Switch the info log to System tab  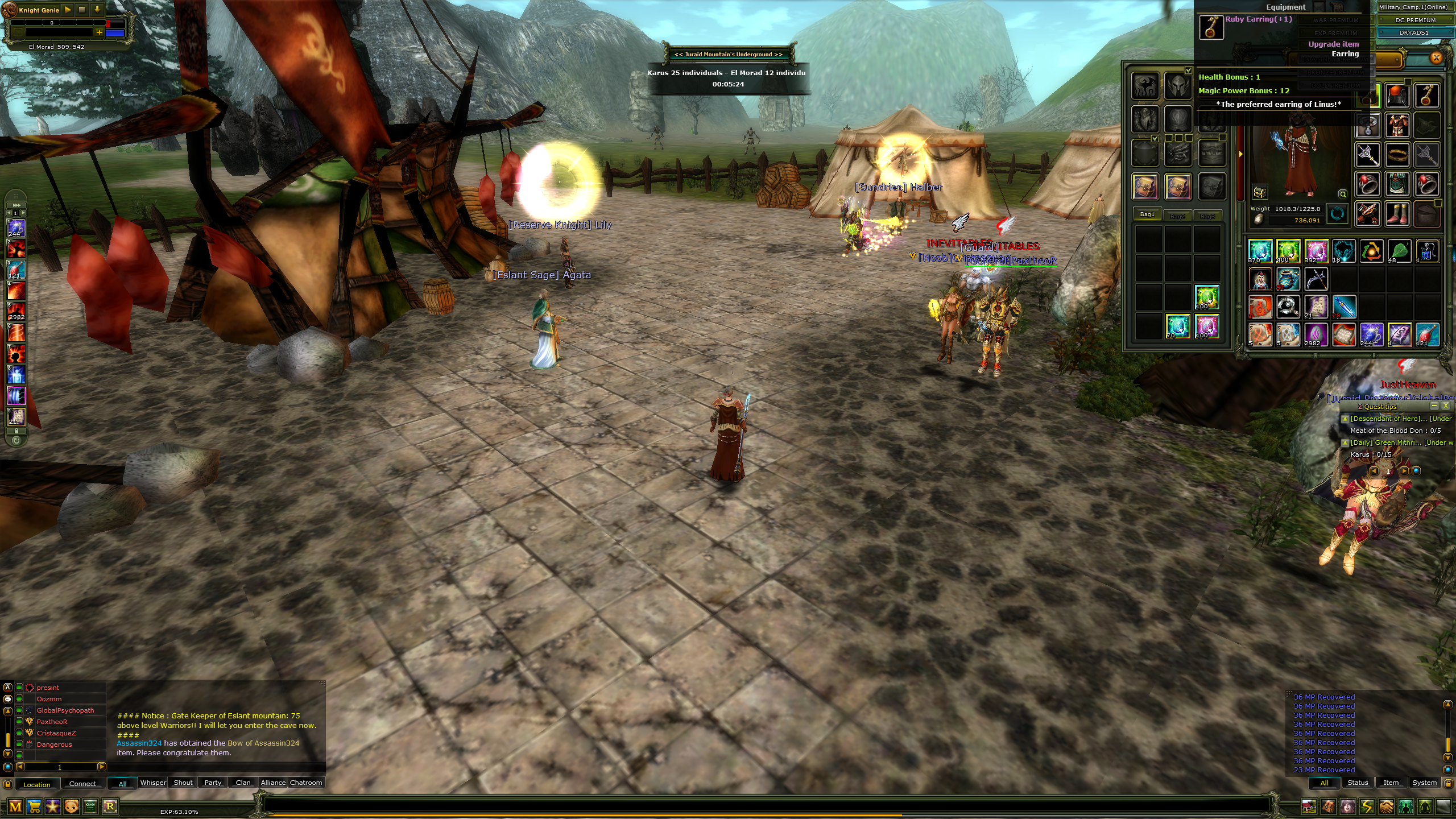[1424, 783]
